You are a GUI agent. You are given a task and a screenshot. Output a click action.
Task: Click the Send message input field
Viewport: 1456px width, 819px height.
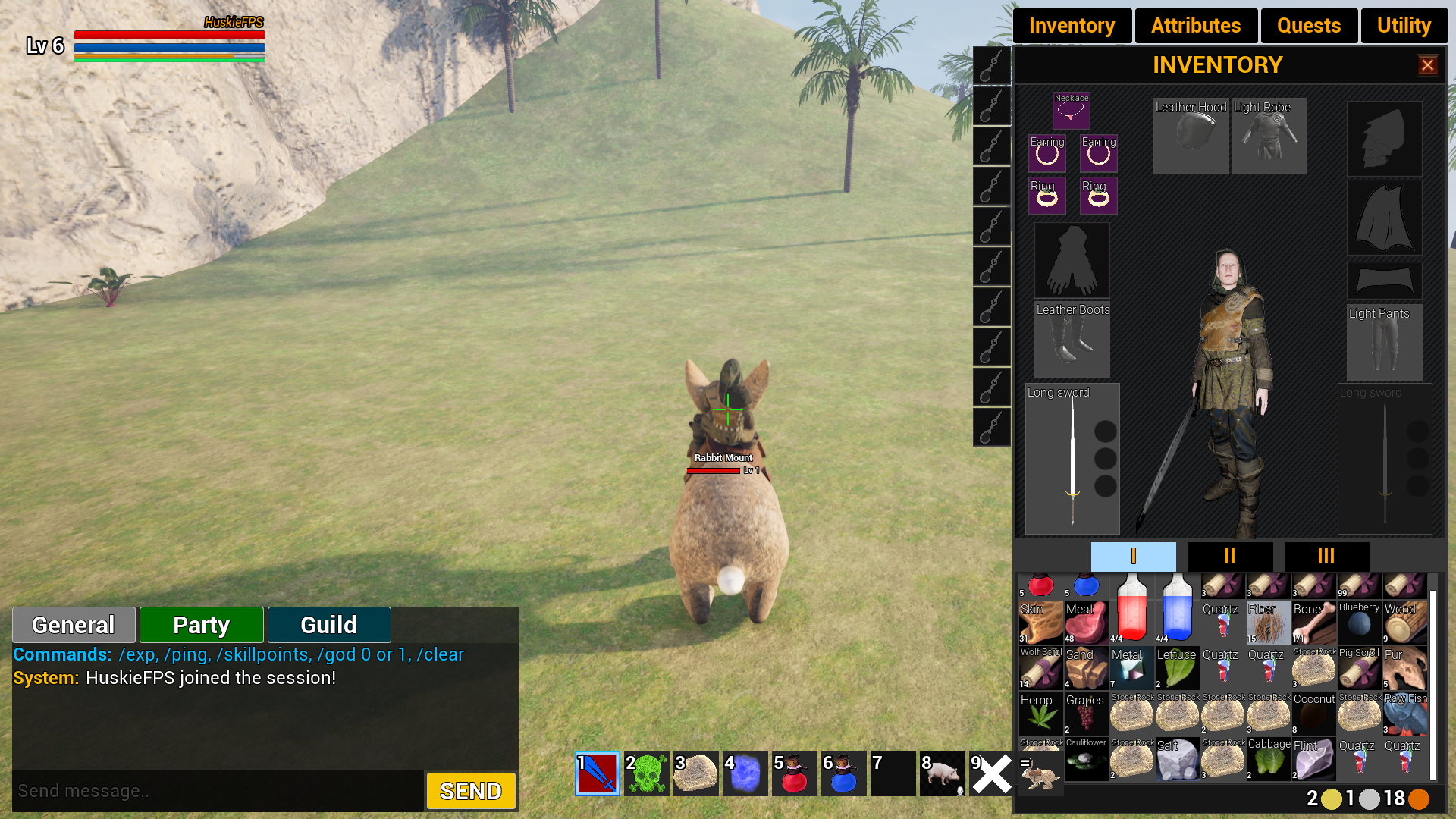point(218,791)
